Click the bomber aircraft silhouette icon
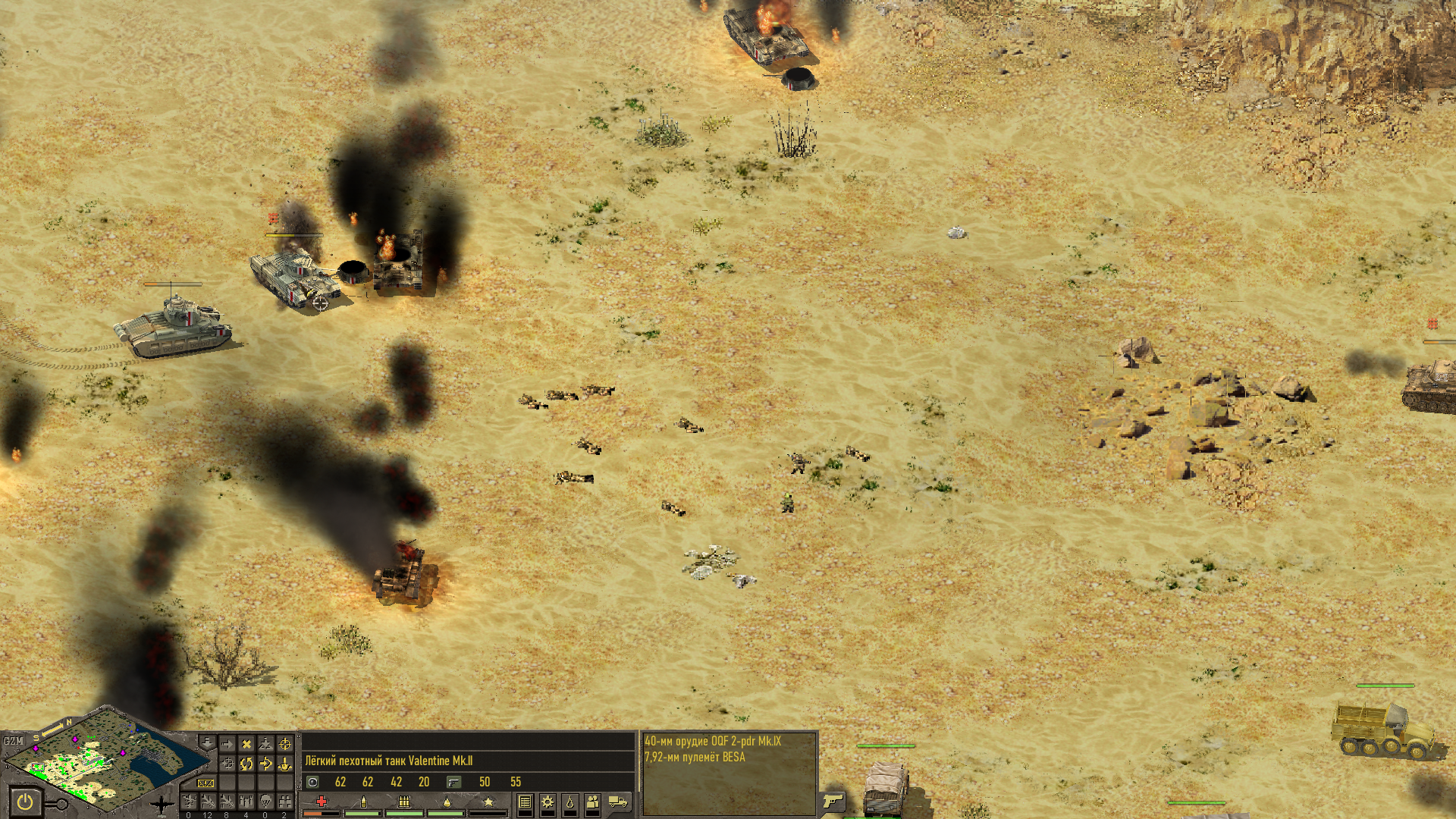This screenshot has height=819, width=1456. (x=162, y=804)
